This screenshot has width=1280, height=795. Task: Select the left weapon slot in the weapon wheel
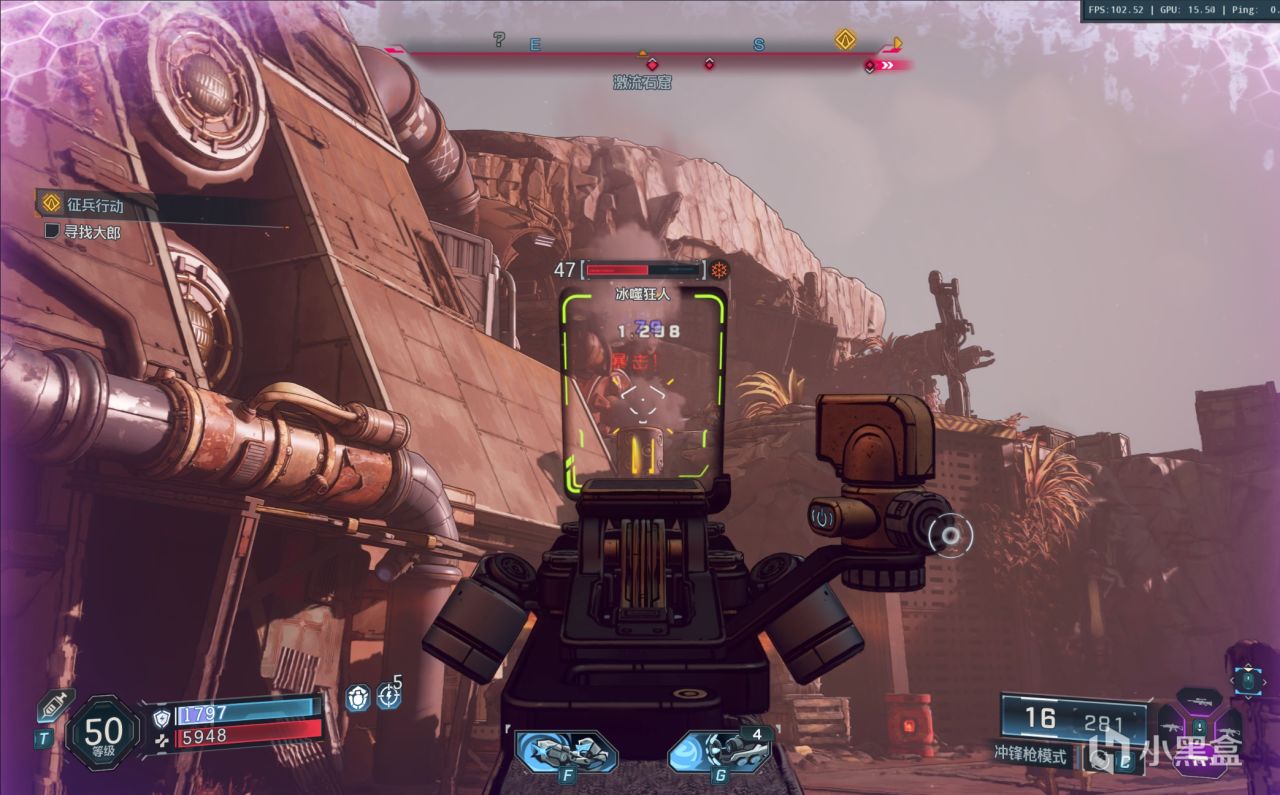[1171, 728]
